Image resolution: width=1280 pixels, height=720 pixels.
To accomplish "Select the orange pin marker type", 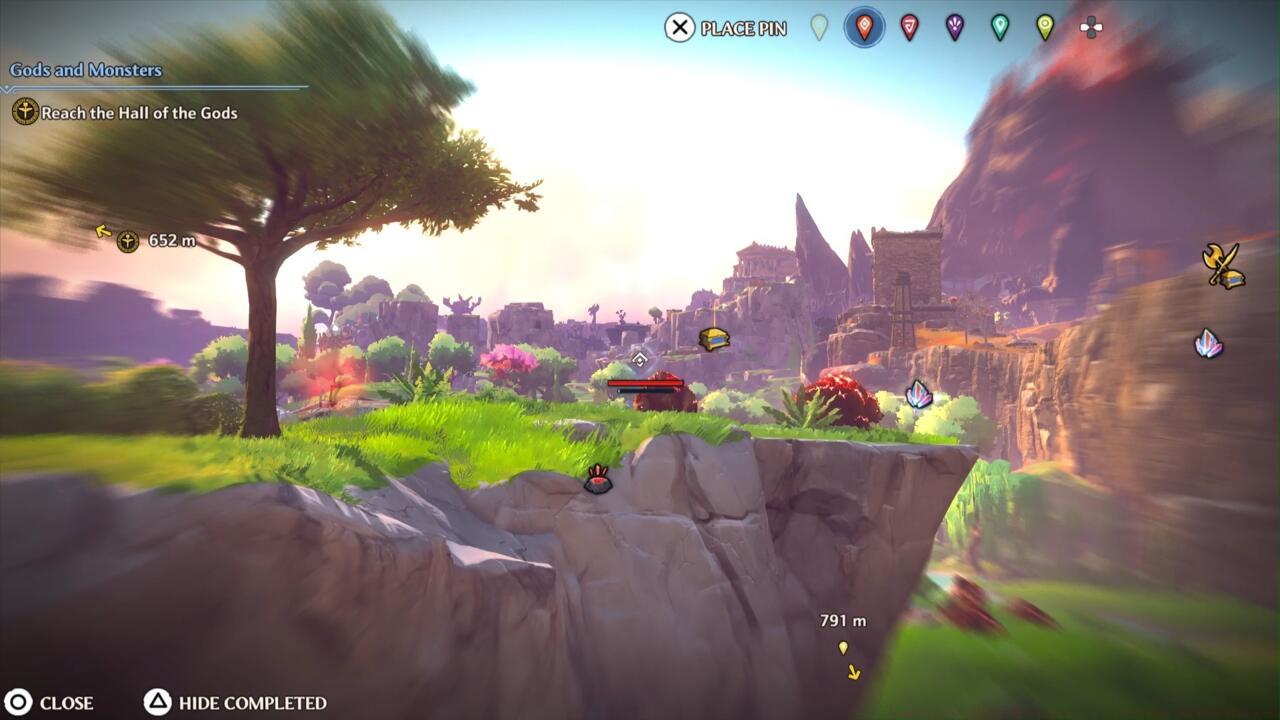I will pyautogui.click(x=864, y=27).
